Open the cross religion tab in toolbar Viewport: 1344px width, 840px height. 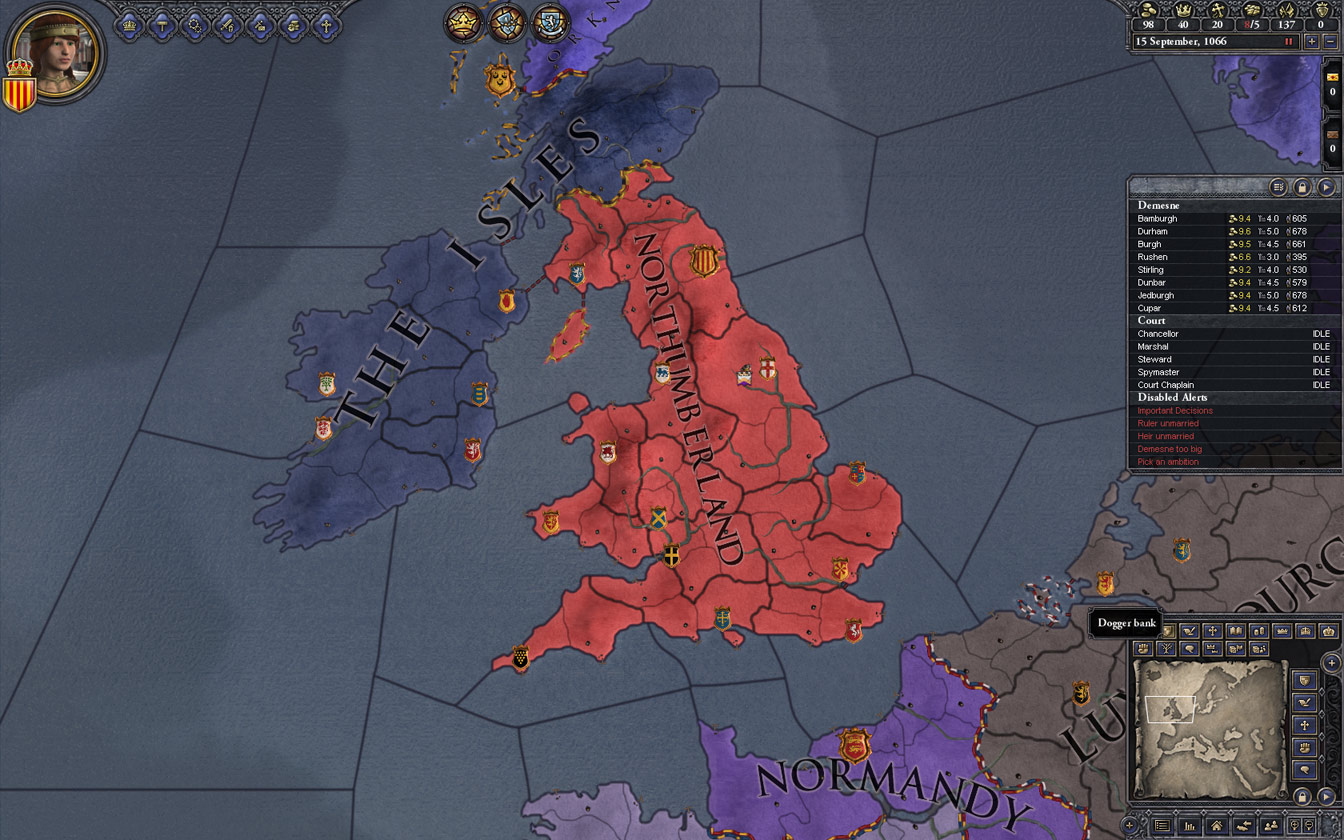[325, 25]
